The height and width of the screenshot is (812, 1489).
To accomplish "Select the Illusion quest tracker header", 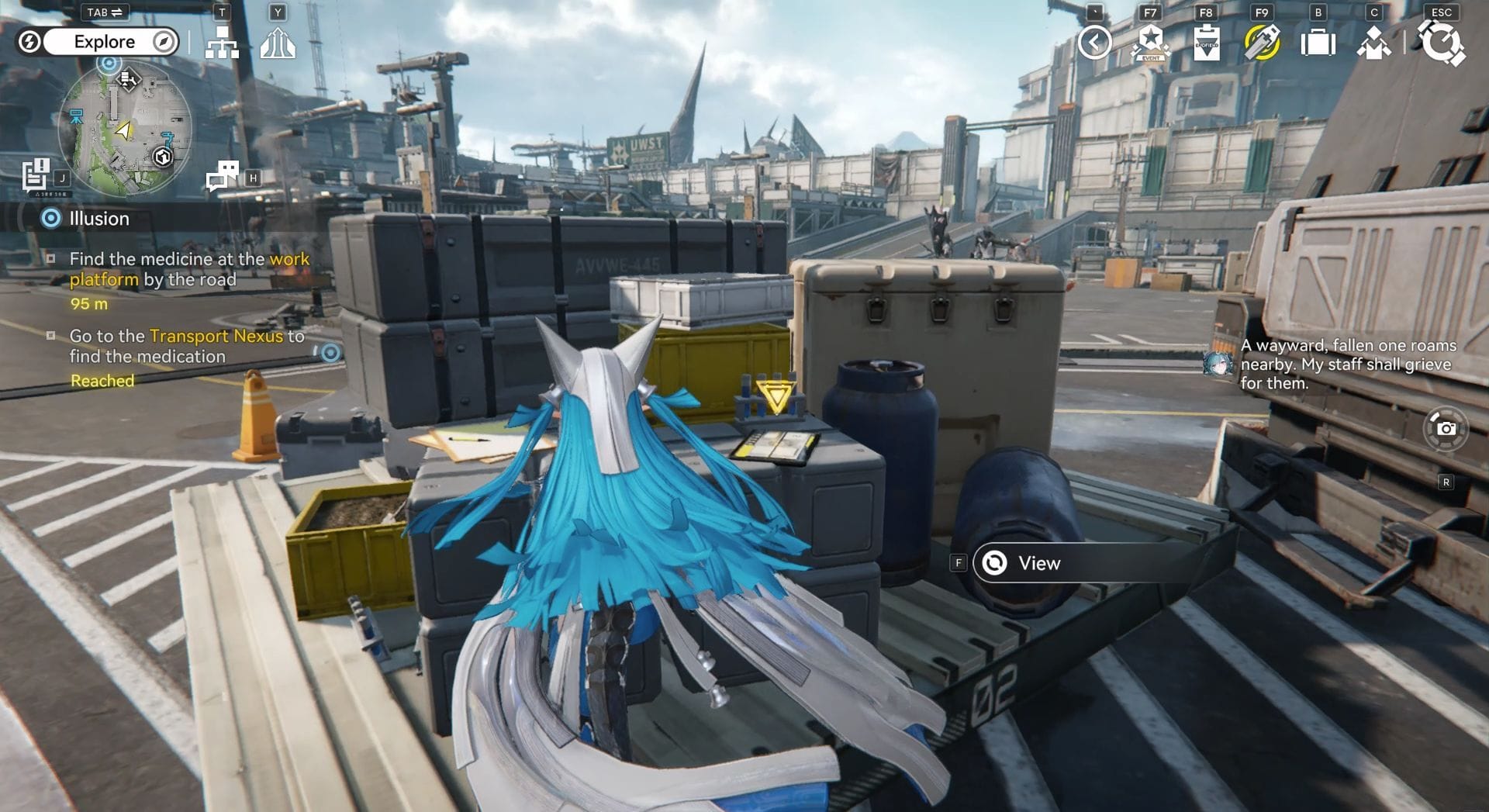I will (98, 219).
